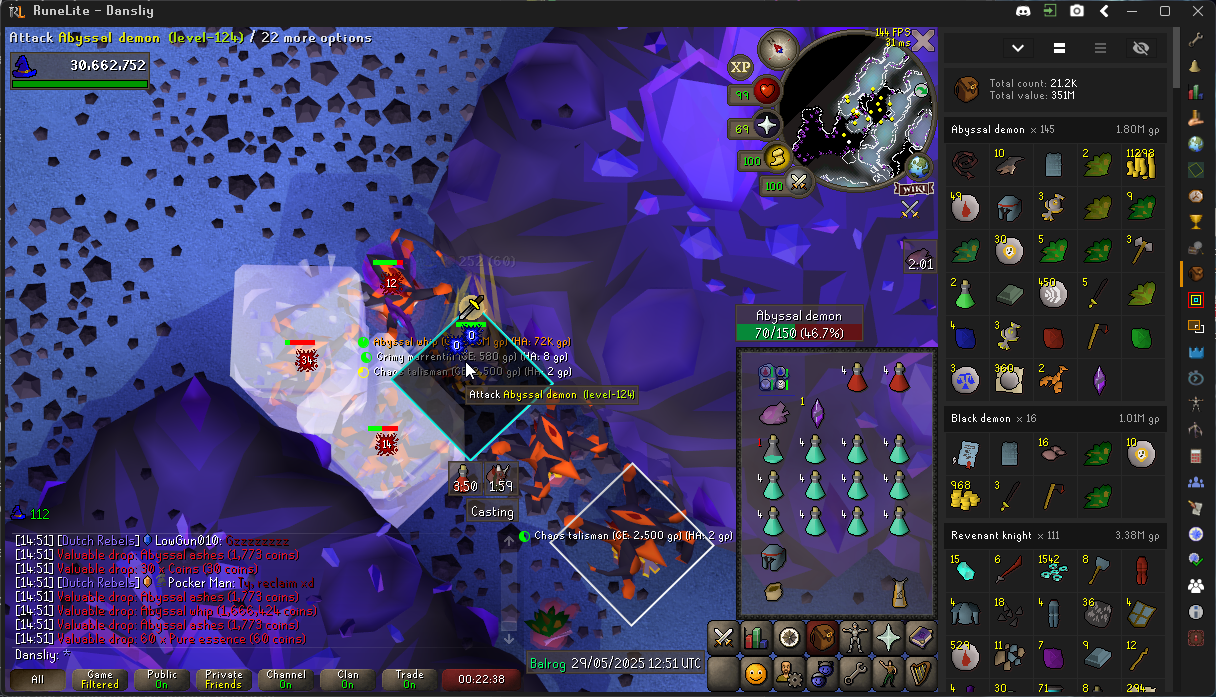The height and width of the screenshot is (697, 1216).
Task: Open the Spellbook tab
Action: tap(921, 636)
